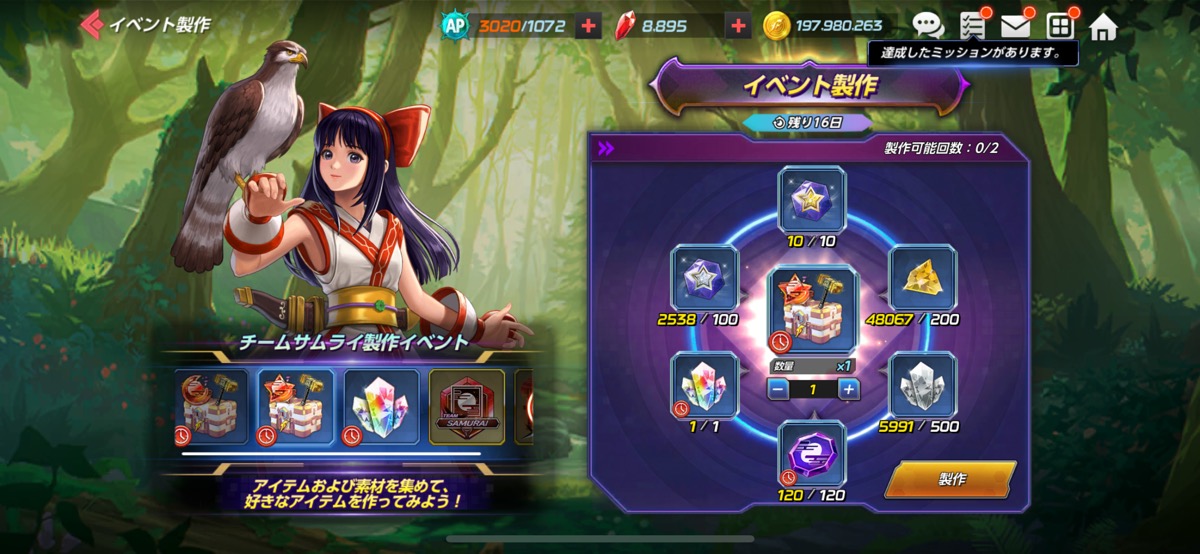Go back from イベント製作 screen
The width and height of the screenshot is (1200, 554).
click(92, 24)
